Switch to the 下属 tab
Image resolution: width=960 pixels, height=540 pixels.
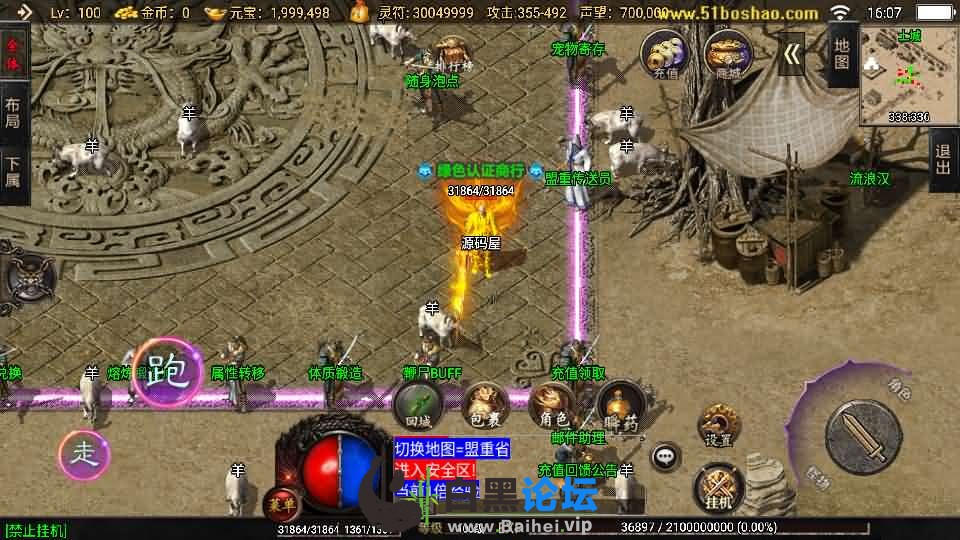click(13, 171)
